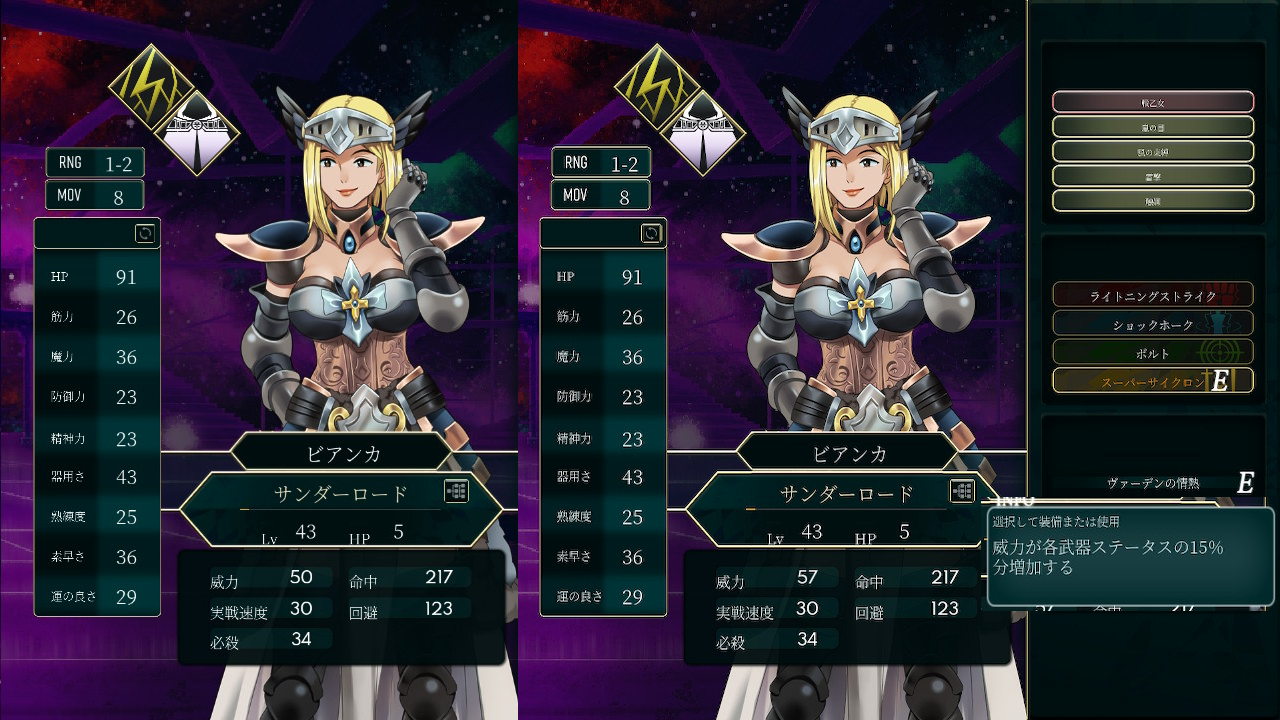Choose the 雷撃 skill entry
The image size is (1280, 720).
pos(1152,176)
